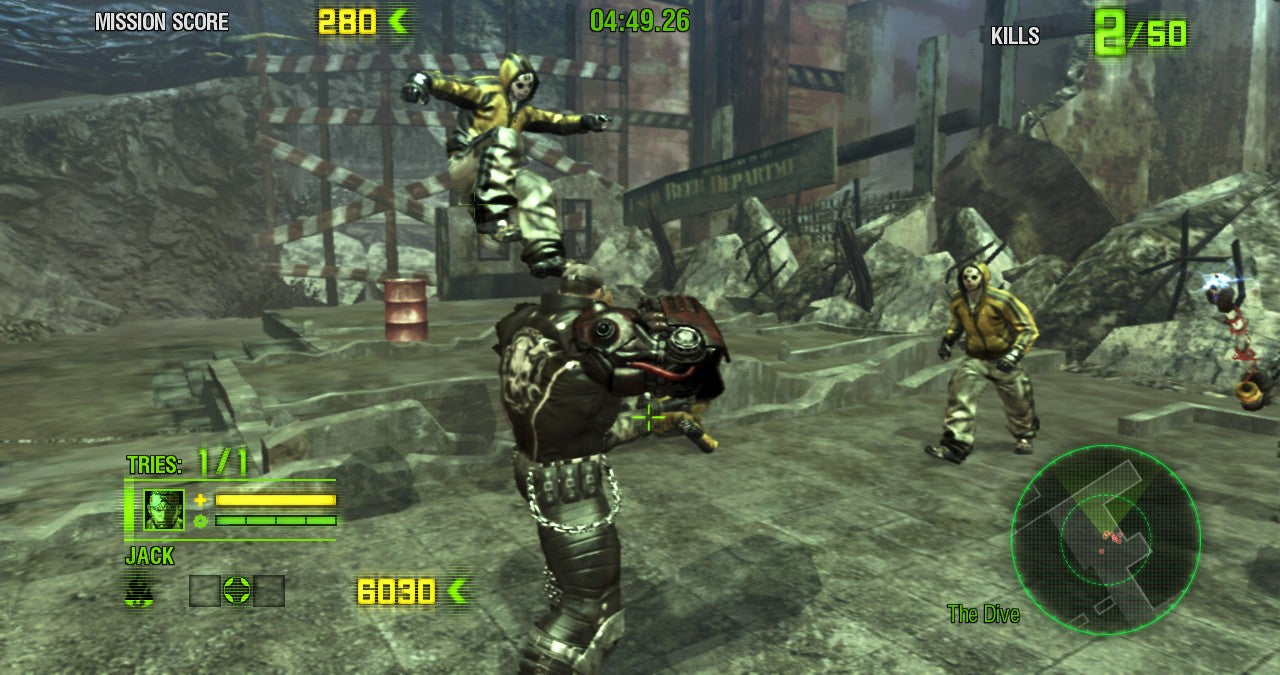Viewport: 1280px width, 675px height.
Task: Click the rampage flame icon below Jack
Action: (x=140, y=590)
